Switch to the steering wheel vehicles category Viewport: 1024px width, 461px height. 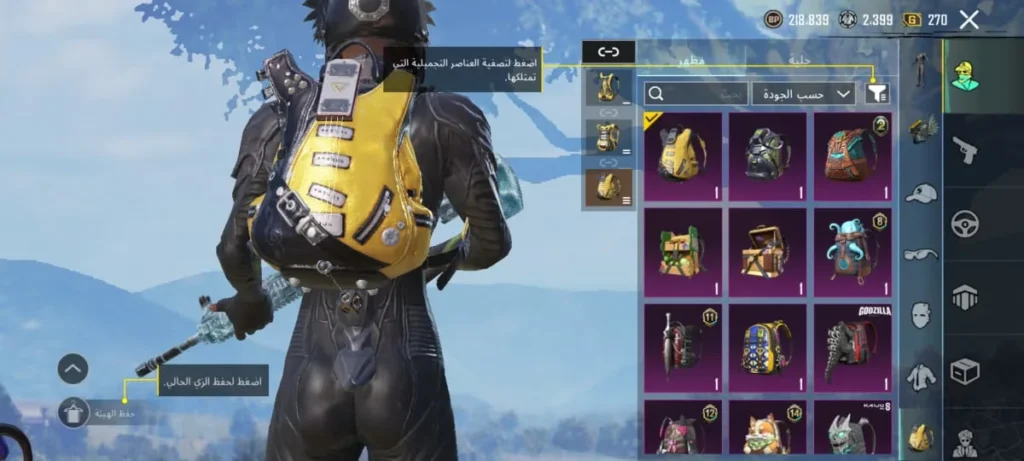click(x=965, y=222)
